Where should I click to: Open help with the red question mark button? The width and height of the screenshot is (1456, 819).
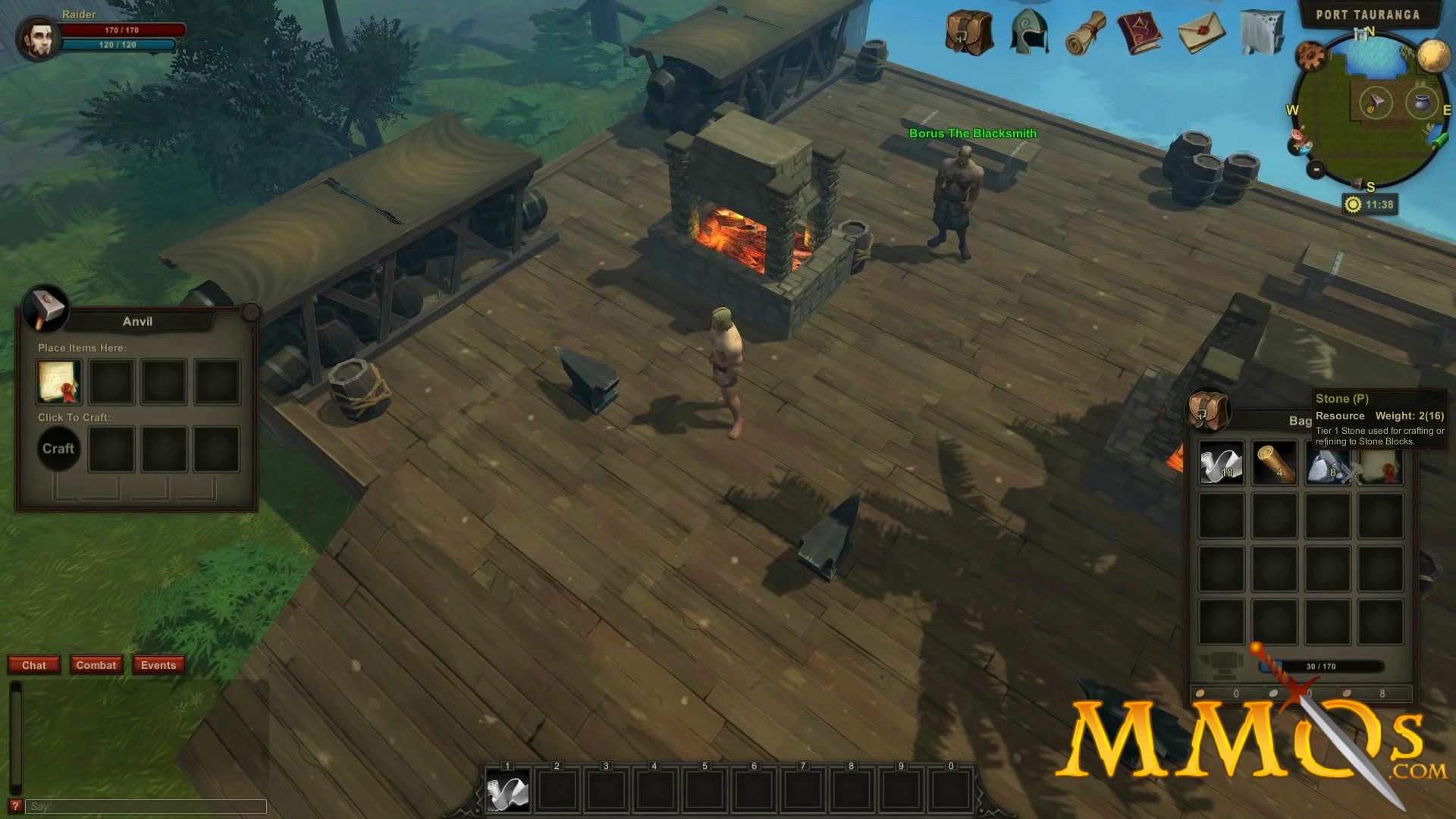(14, 806)
